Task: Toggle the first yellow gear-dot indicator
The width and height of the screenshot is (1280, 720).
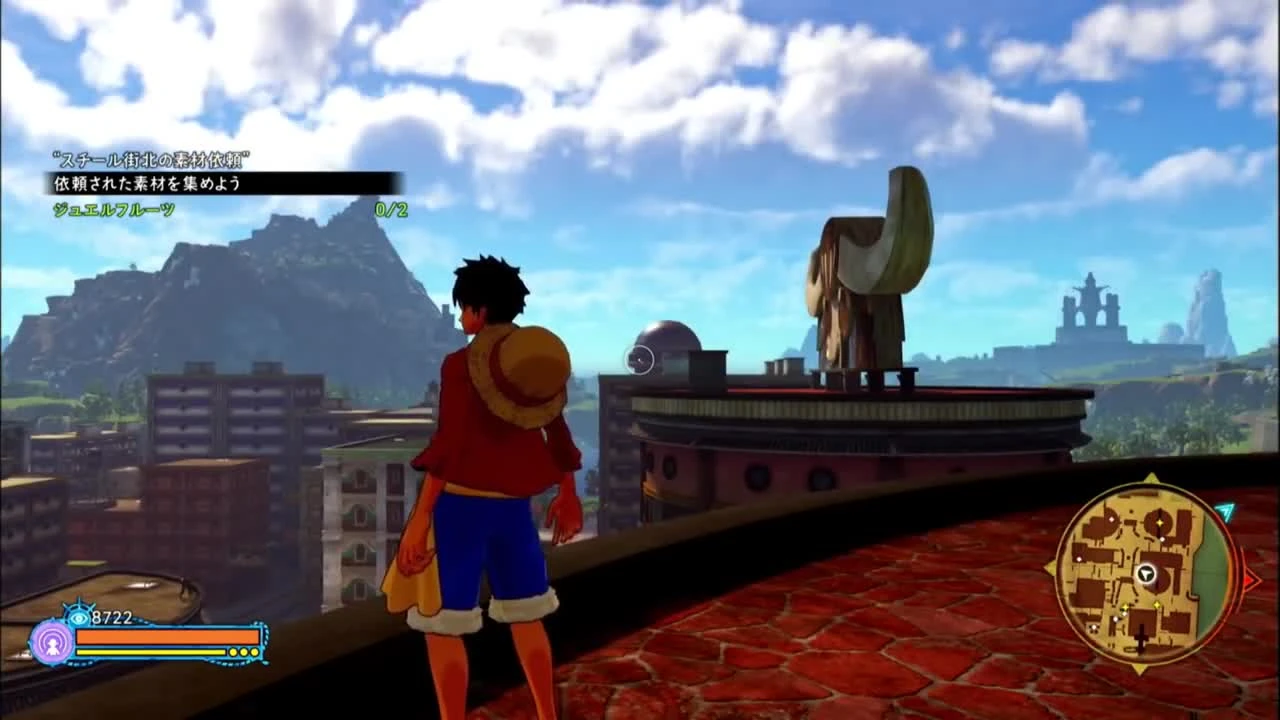Action: point(232,652)
